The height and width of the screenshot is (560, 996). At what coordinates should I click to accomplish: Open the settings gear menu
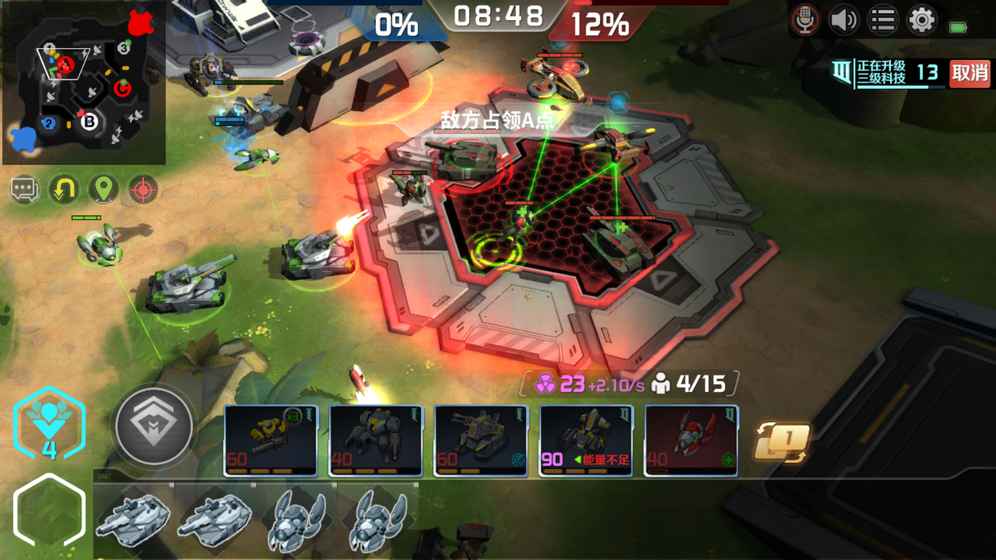[921, 20]
